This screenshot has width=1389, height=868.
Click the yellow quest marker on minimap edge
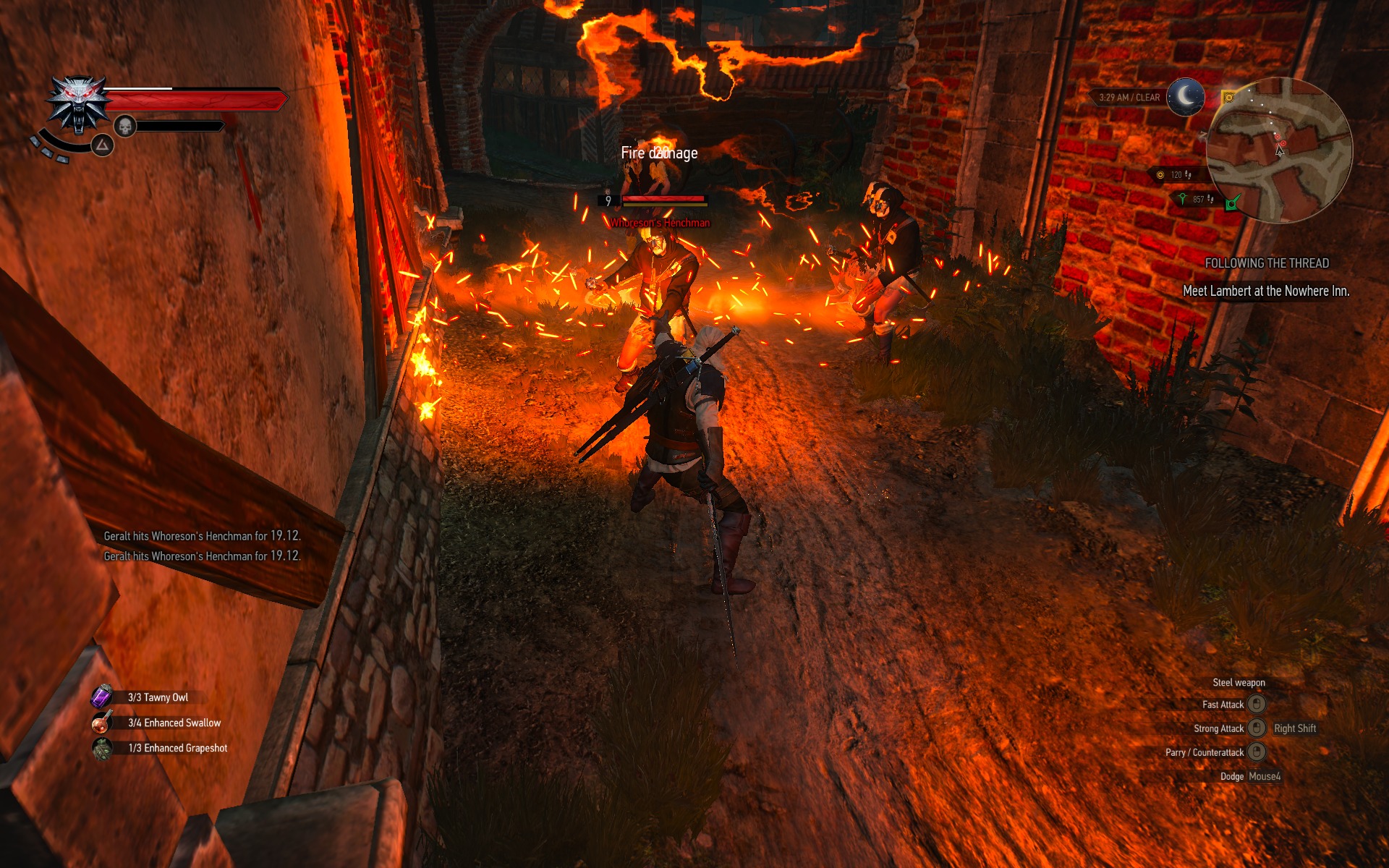[x=1228, y=97]
